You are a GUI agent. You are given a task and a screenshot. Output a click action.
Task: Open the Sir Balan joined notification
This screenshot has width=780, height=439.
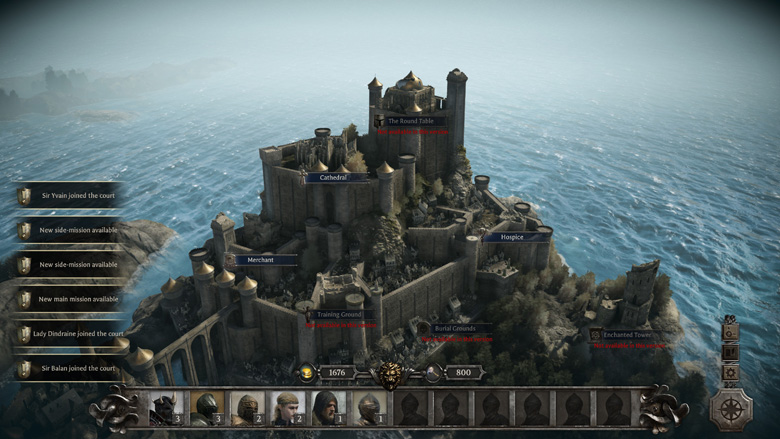coord(70,369)
